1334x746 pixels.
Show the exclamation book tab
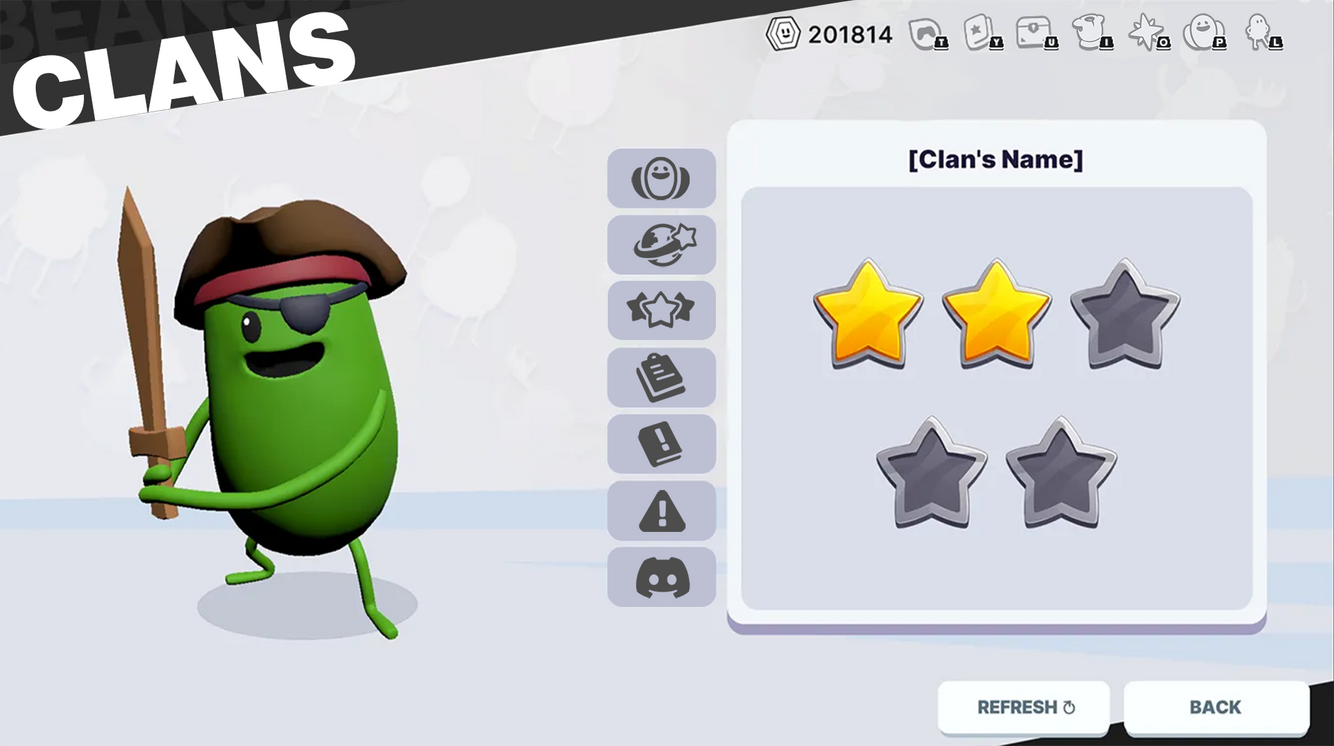661,444
